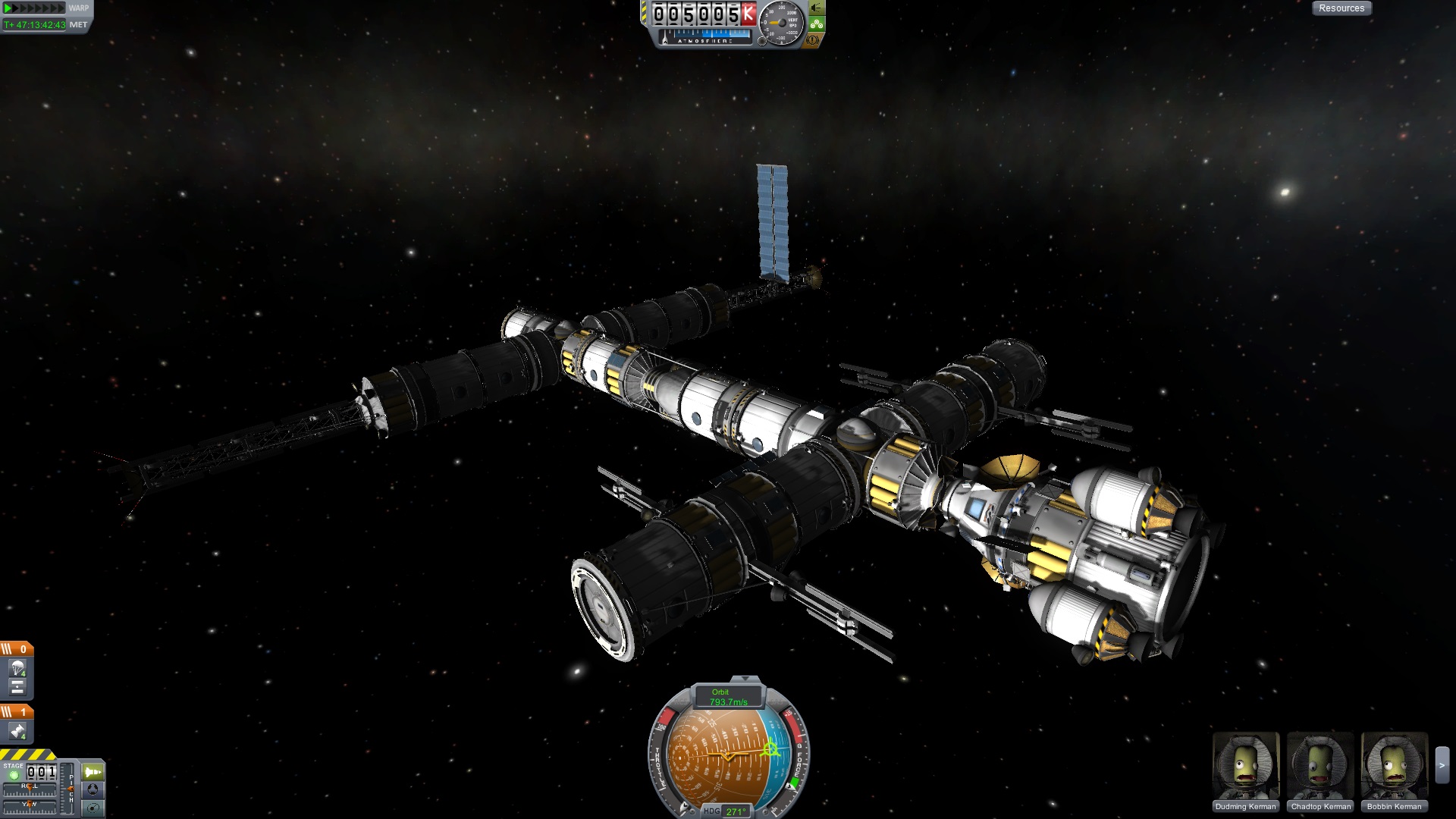Image resolution: width=1456 pixels, height=819 pixels.
Task: Select Bobbin Kerman's crew portrait
Action: 1394,766
